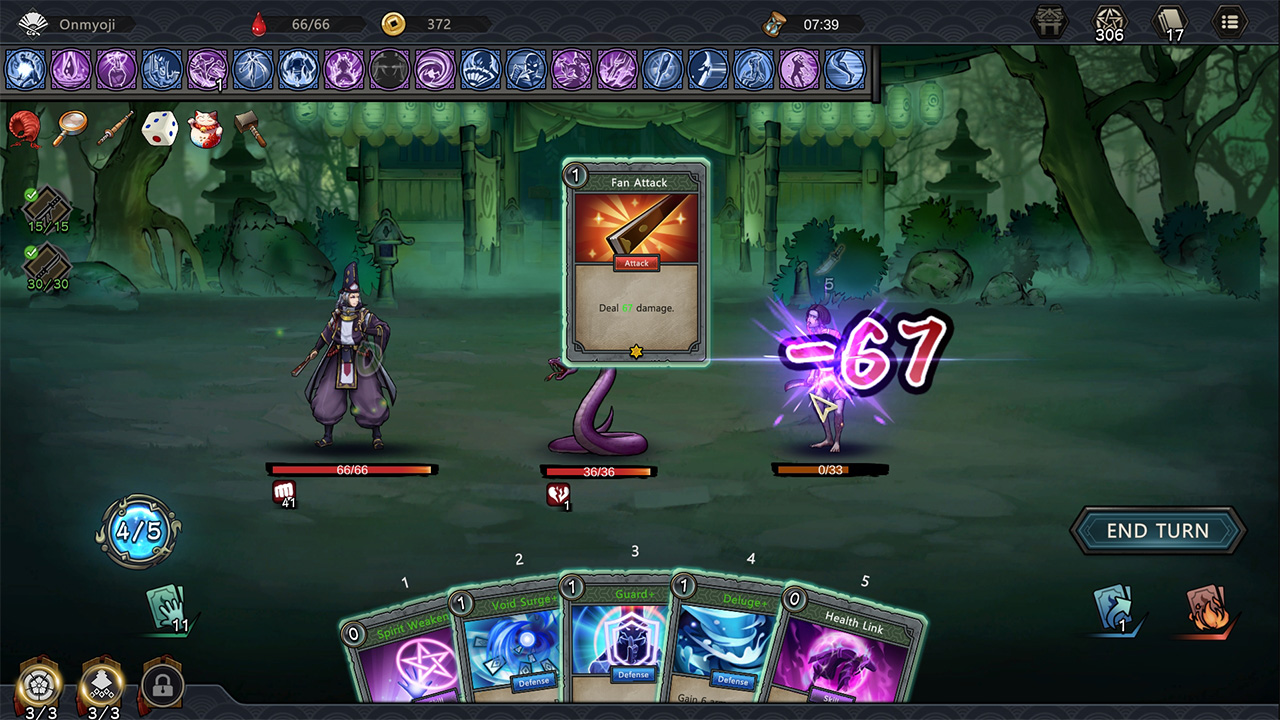Select the magnifying glass relic icon

[x=68, y=130]
